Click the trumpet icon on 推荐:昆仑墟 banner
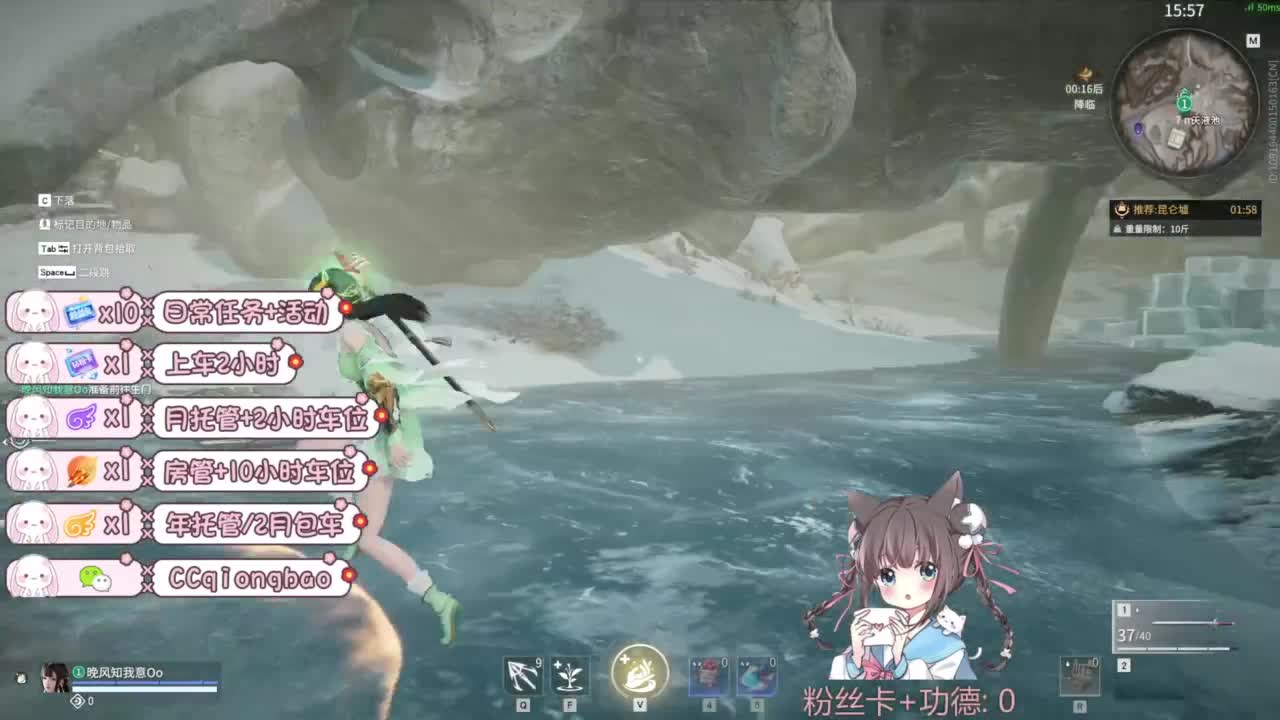Image resolution: width=1280 pixels, height=720 pixels. pyautogui.click(x=1120, y=208)
